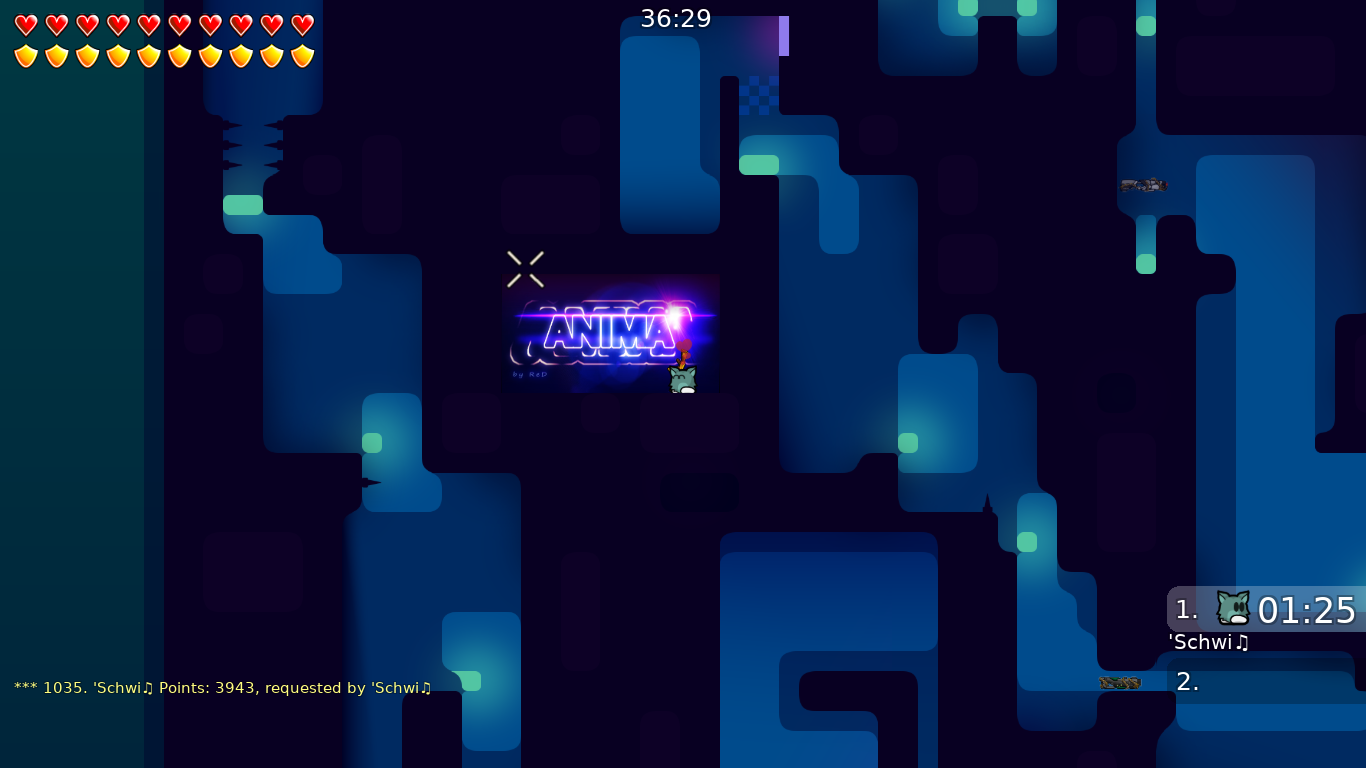Click the cat character below the ANIMA sign
Screen dimensions: 1366x768
(x=683, y=380)
